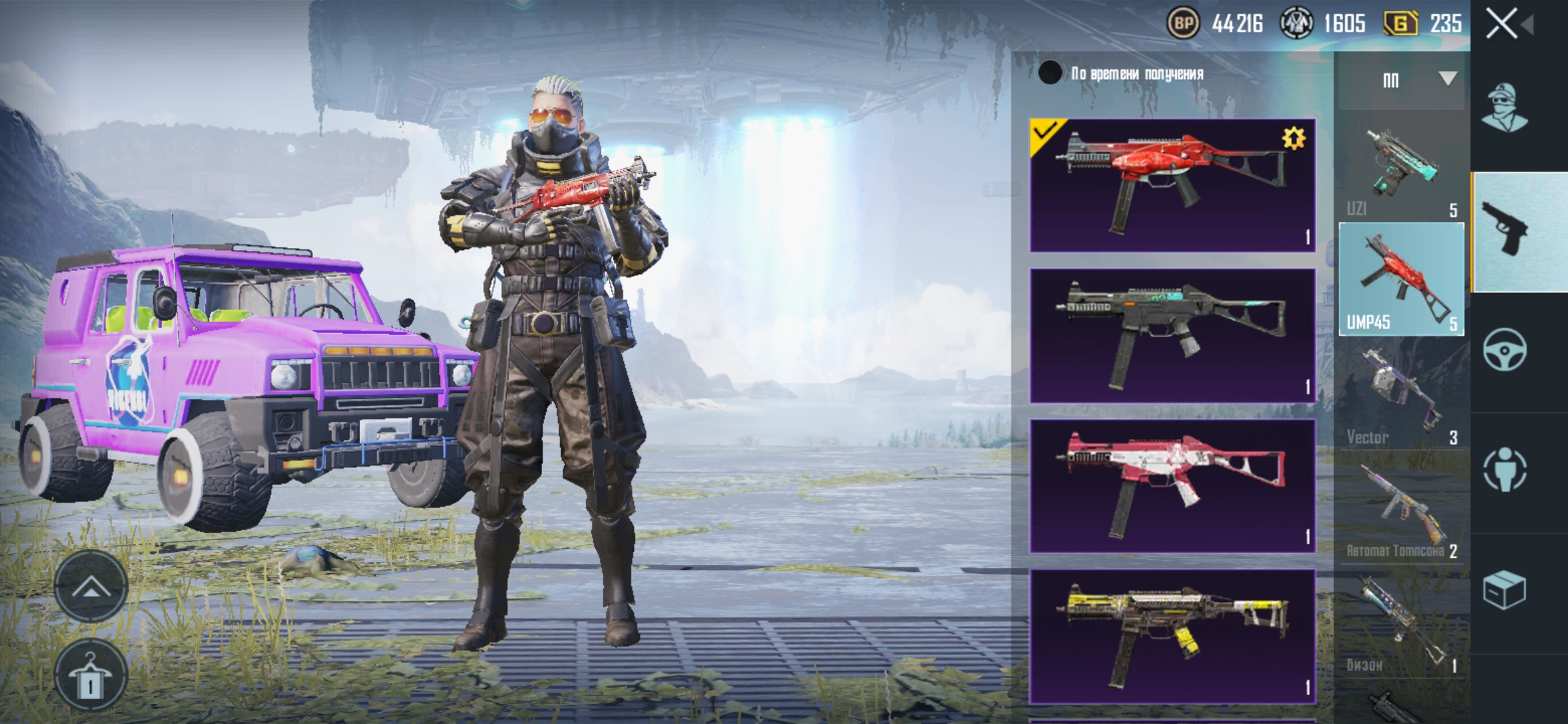The width and height of the screenshot is (1568, 724).
Task: Toggle sort by time obtained
Action: tap(1050, 73)
